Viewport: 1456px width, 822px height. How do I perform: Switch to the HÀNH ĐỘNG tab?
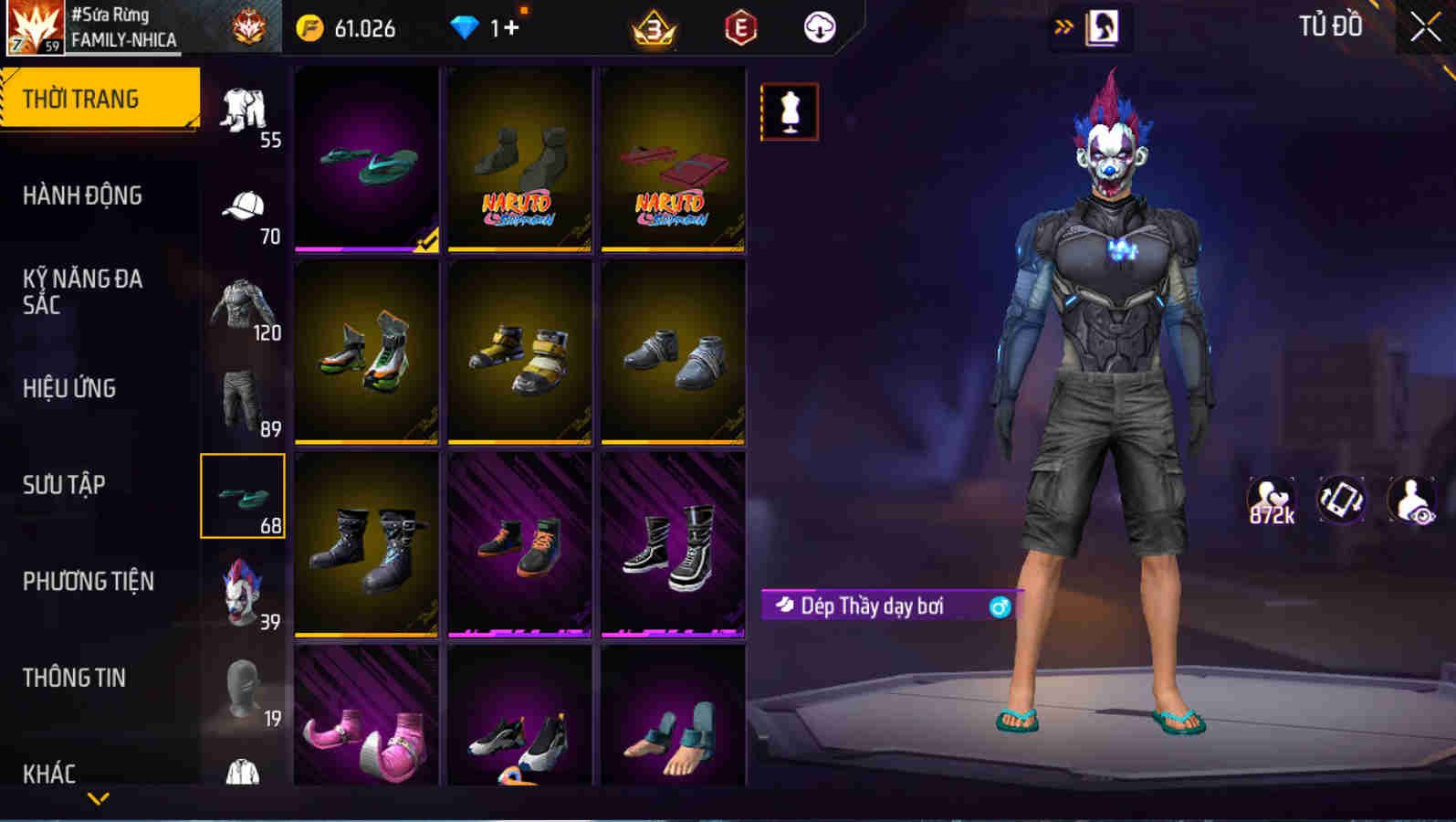point(82,195)
